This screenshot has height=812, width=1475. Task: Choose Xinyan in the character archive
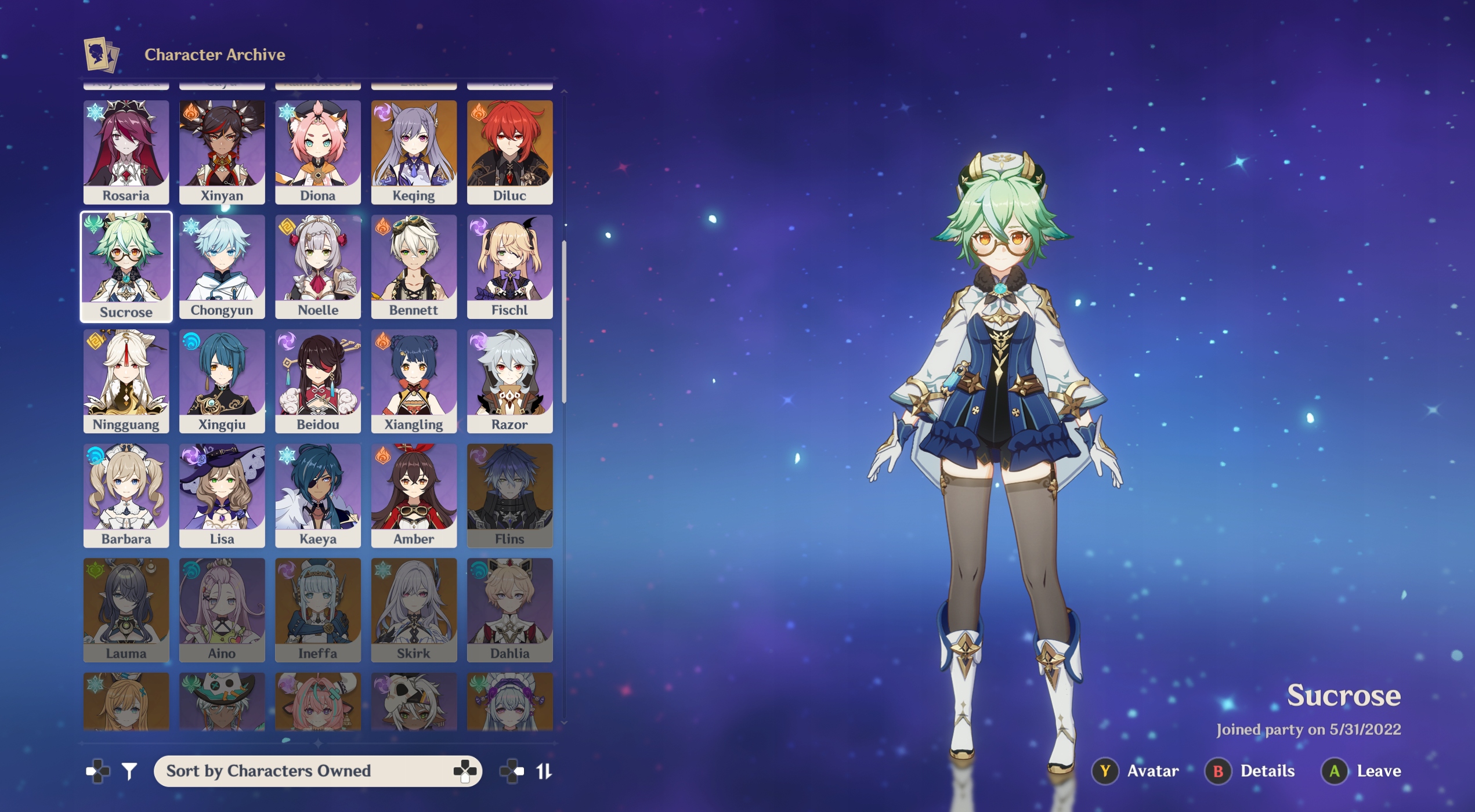(222, 151)
